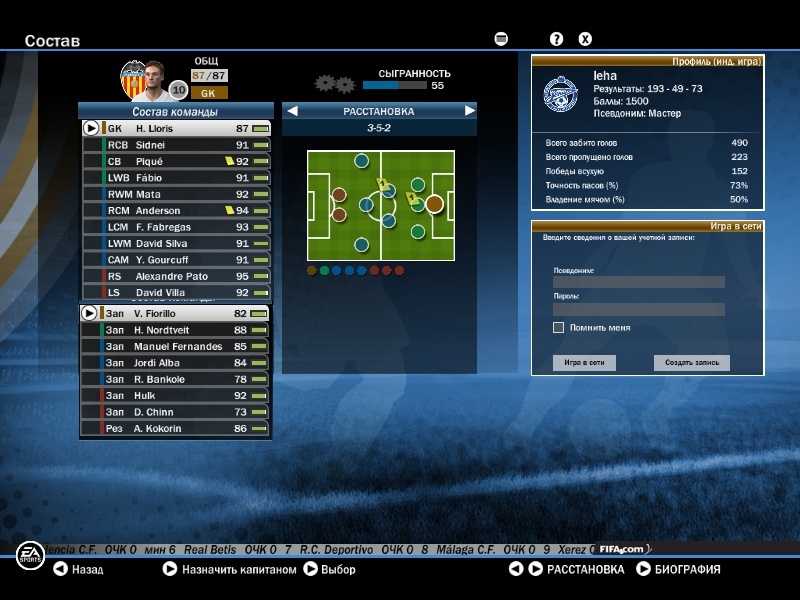Start online play with Игра в сети button
This screenshot has height=600, width=800.
coord(584,363)
